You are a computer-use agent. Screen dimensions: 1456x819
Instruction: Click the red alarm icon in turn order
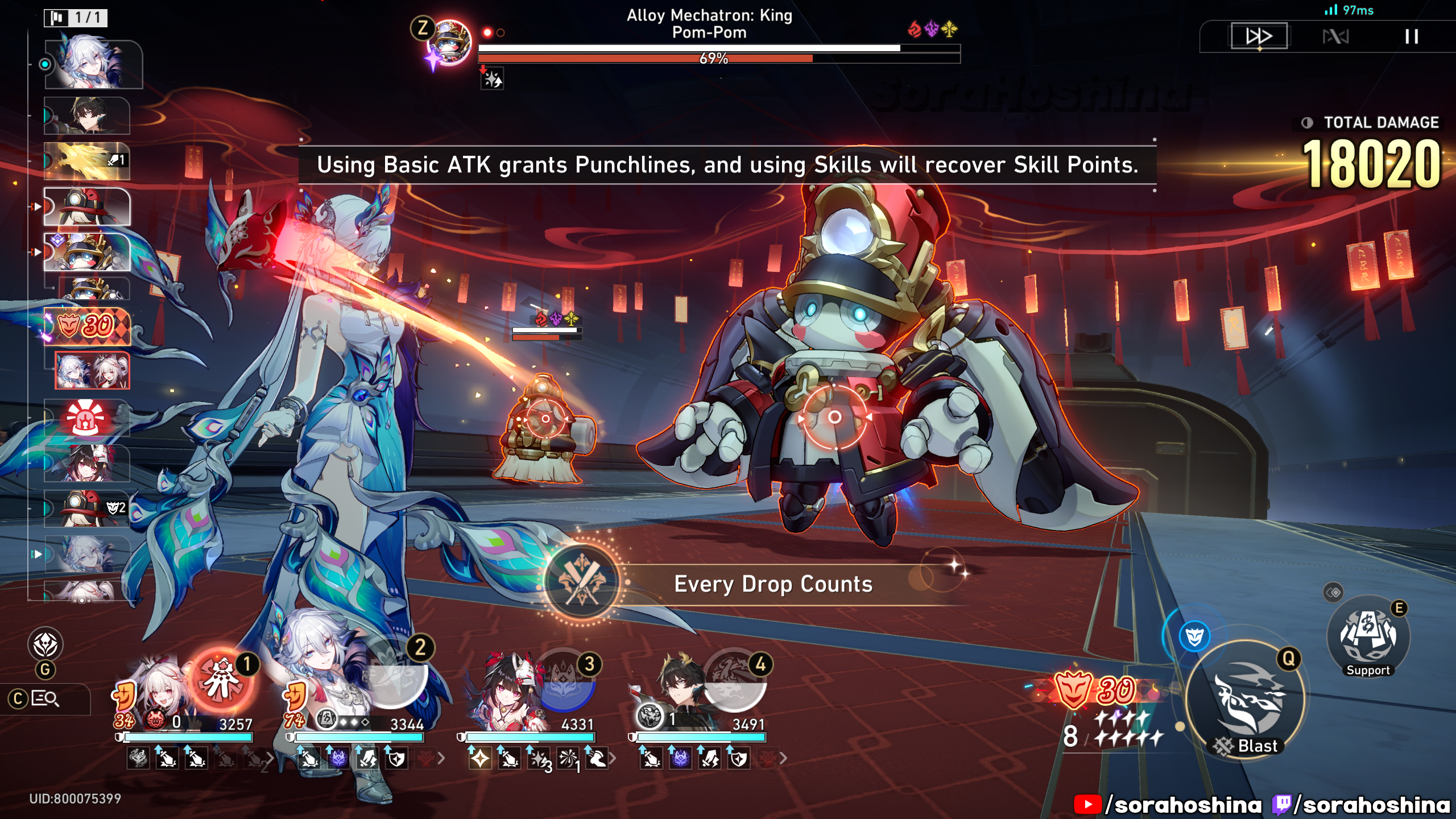click(x=86, y=417)
